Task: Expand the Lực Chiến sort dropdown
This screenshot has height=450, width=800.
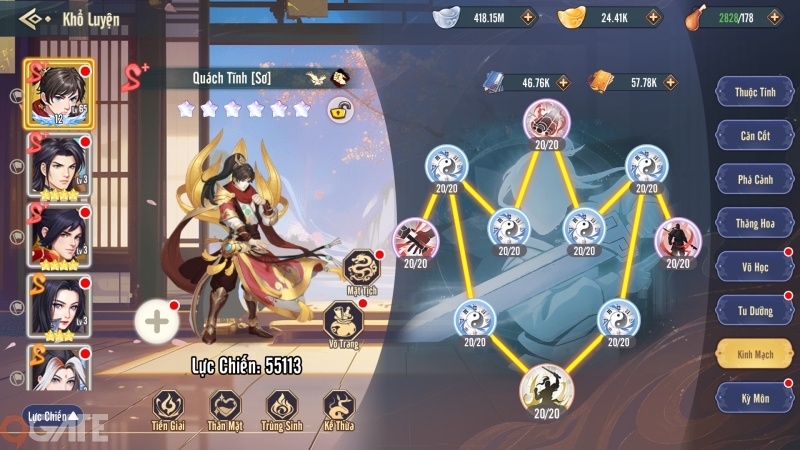Action: [52, 416]
